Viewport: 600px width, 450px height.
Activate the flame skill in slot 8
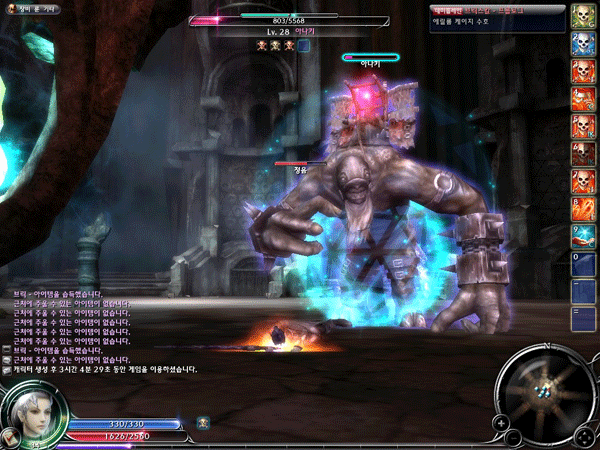point(583,209)
